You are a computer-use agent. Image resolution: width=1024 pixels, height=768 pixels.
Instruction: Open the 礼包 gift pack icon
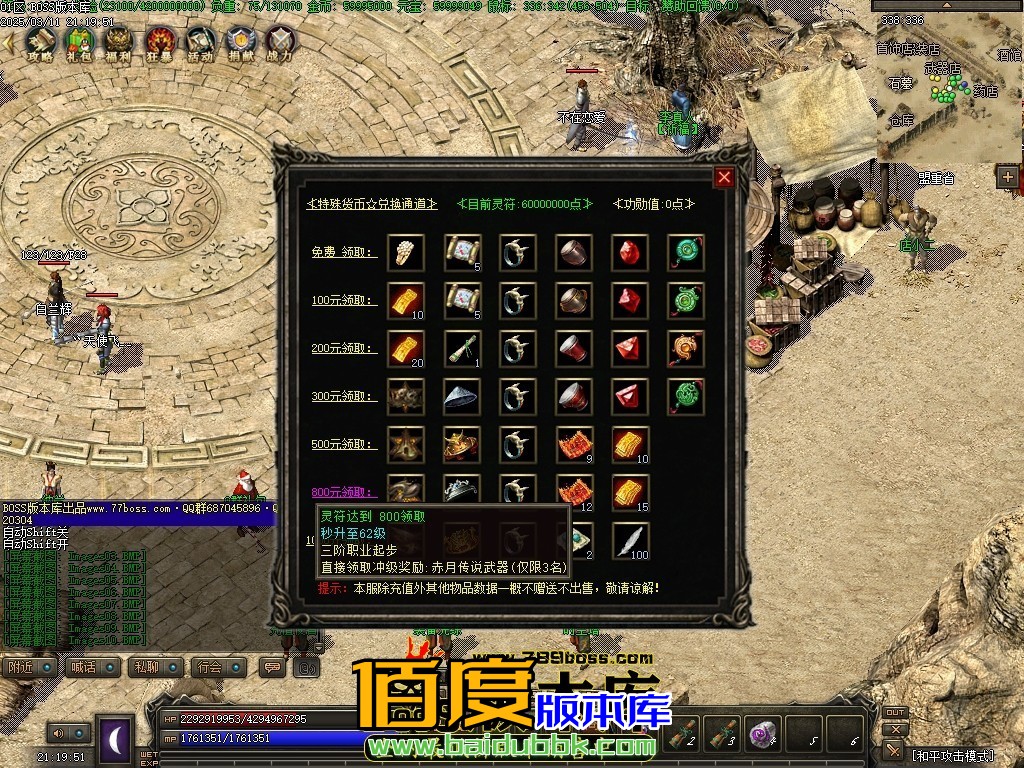[x=78, y=42]
